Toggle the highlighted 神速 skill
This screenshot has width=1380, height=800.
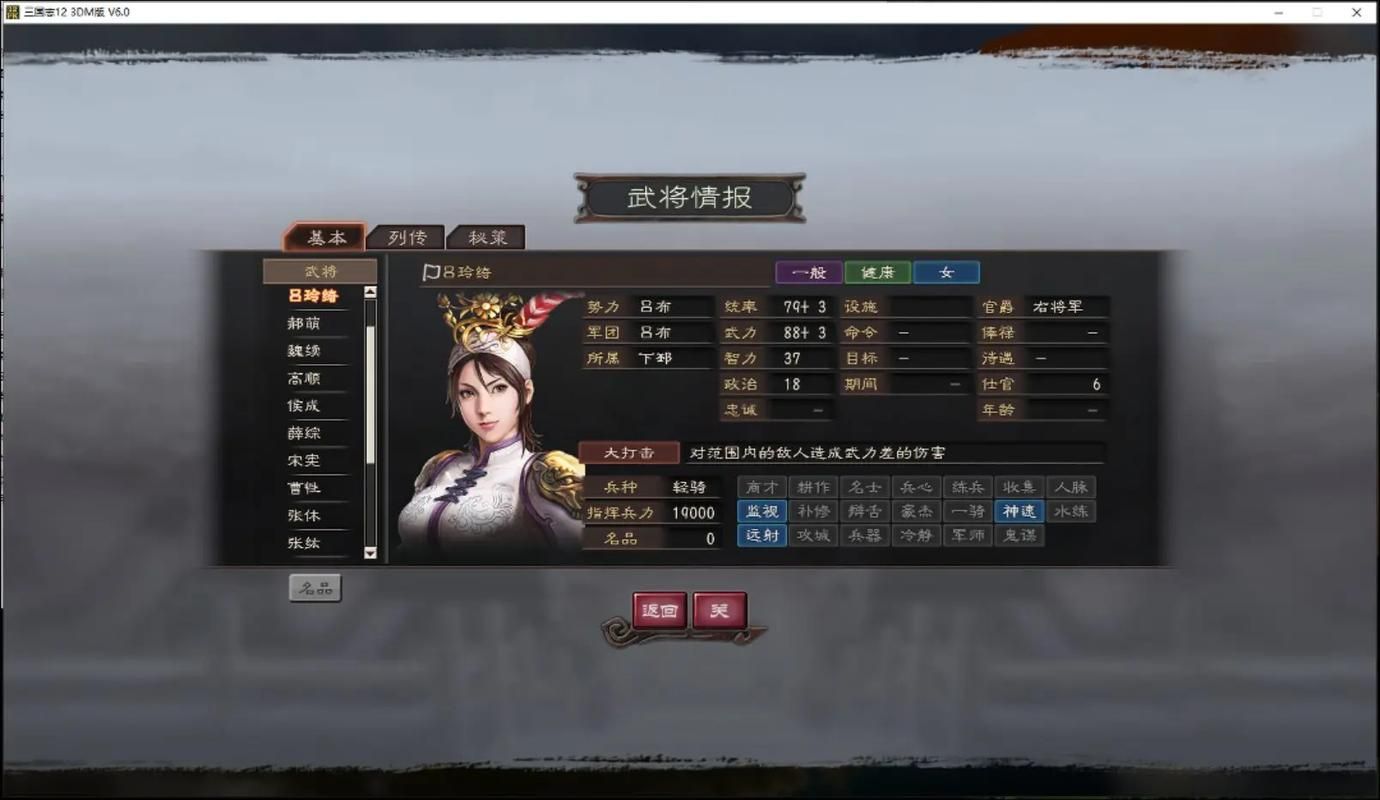point(1020,511)
